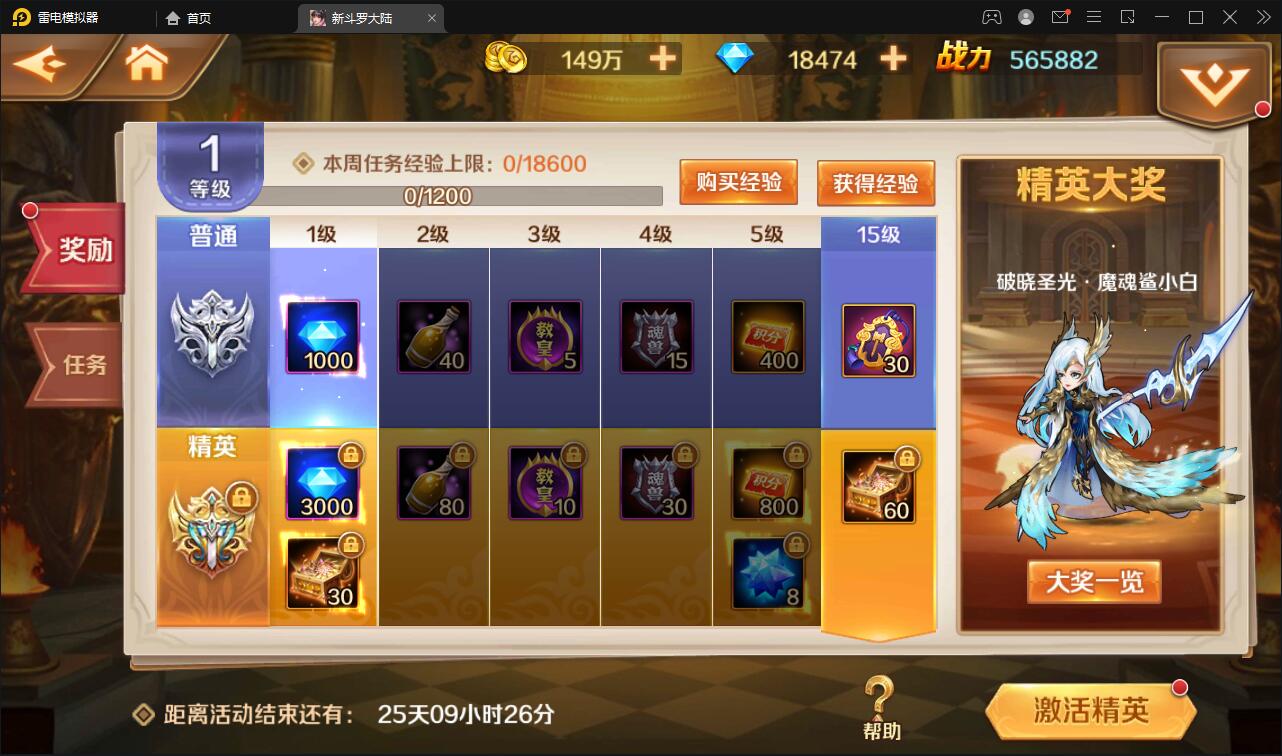Open the mail icon in the LDPlayer titlebar
Viewport: 1282px width, 756px height.
point(1061,17)
